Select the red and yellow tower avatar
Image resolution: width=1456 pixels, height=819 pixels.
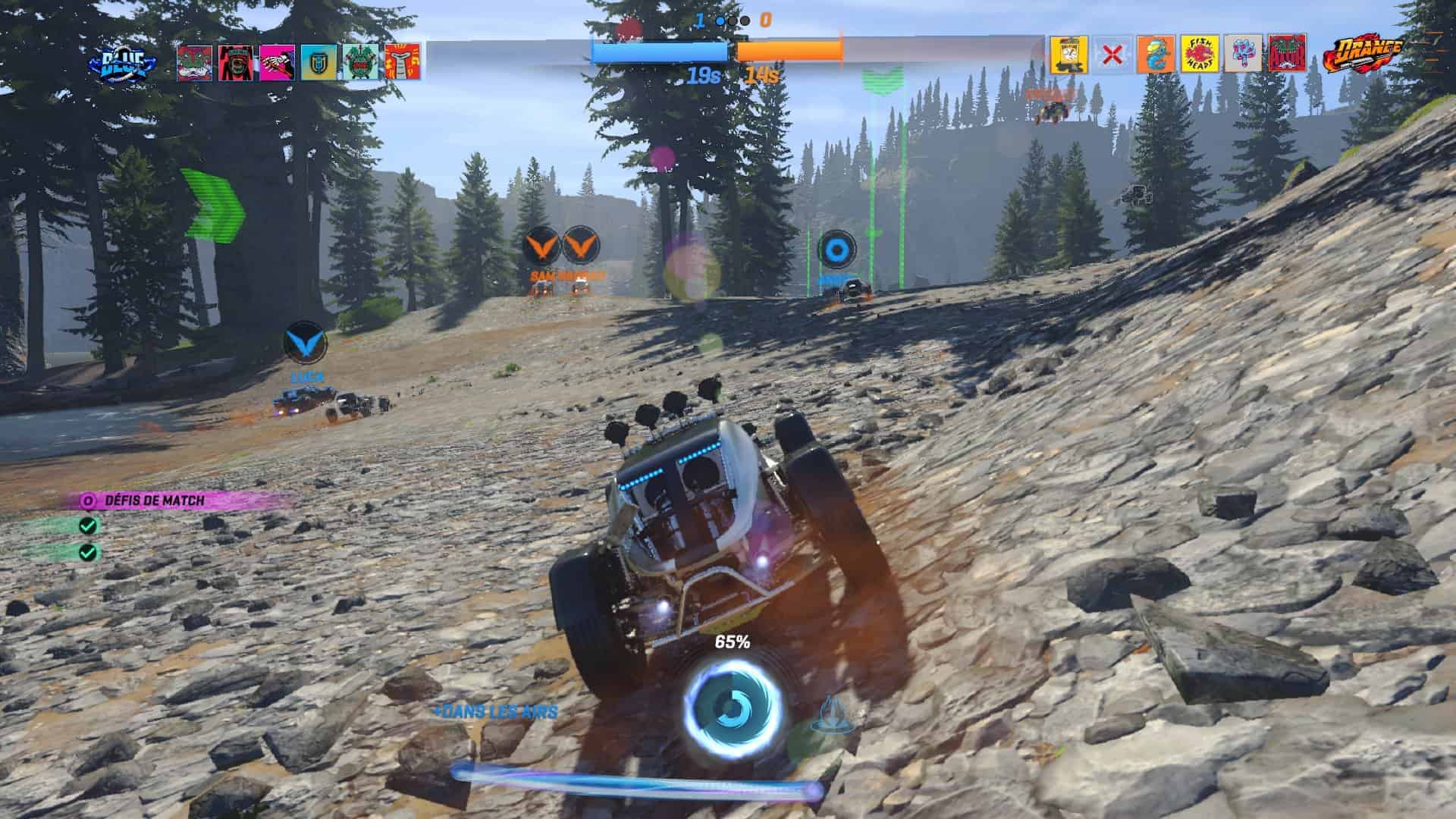tap(401, 62)
